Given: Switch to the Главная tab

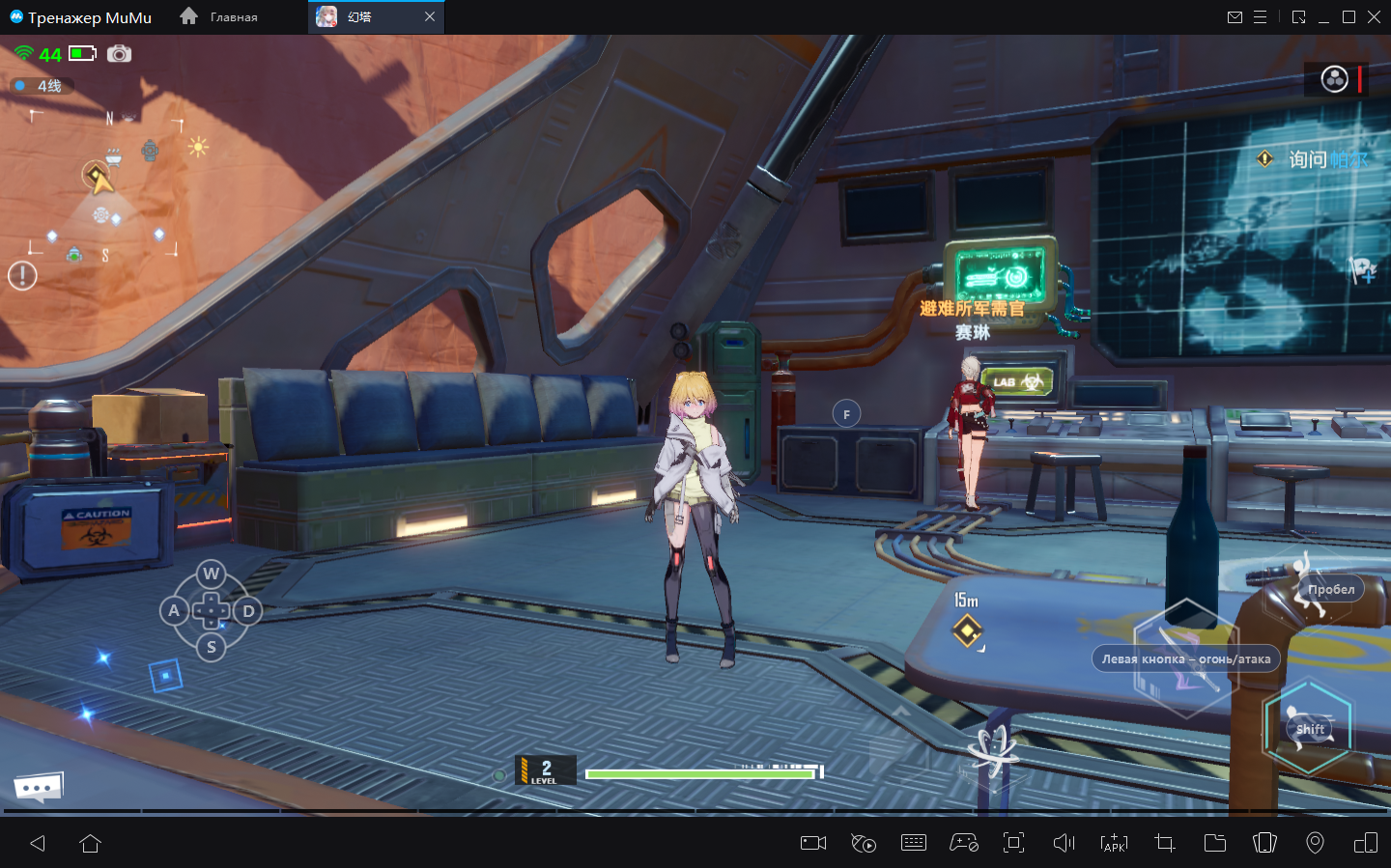Looking at the screenshot, I should pyautogui.click(x=220, y=17).
